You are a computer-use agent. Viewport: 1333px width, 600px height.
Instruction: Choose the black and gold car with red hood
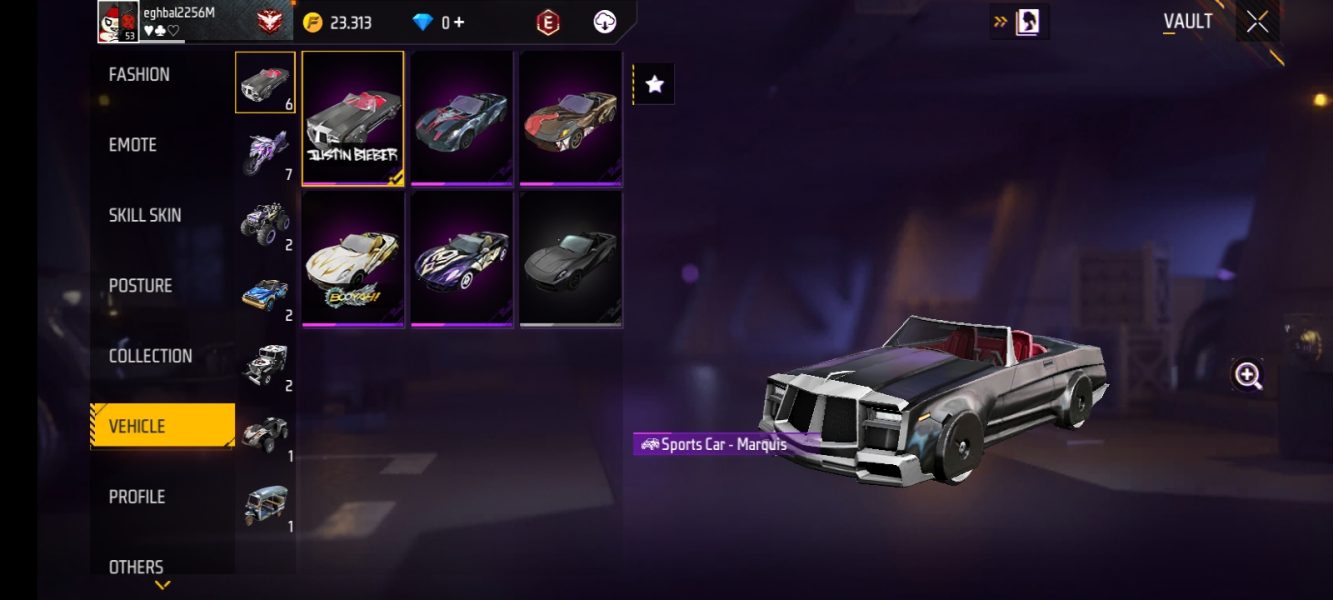(570, 119)
